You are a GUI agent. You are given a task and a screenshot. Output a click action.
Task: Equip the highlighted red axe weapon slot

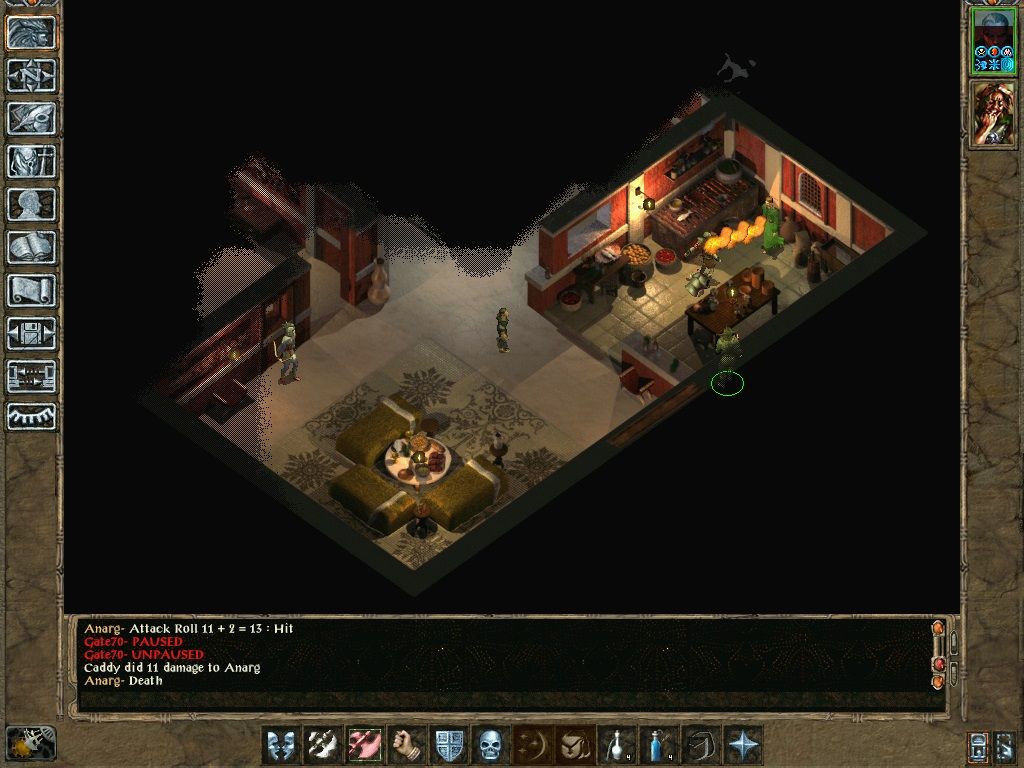pyautogui.click(x=365, y=745)
